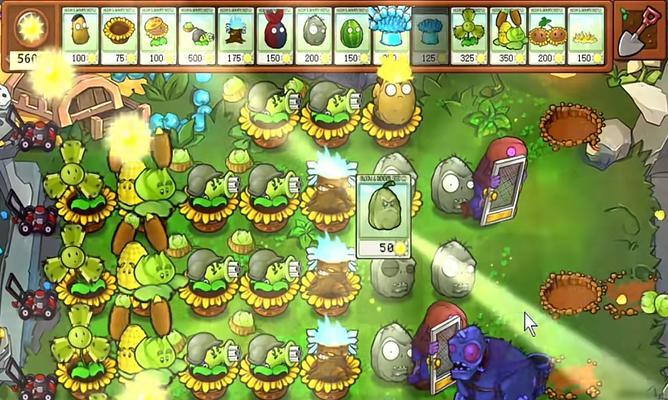The height and width of the screenshot is (400, 668).
Task: Choose the frosty ice crystal mushroom packet
Action: pyautogui.click(x=389, y=36)
